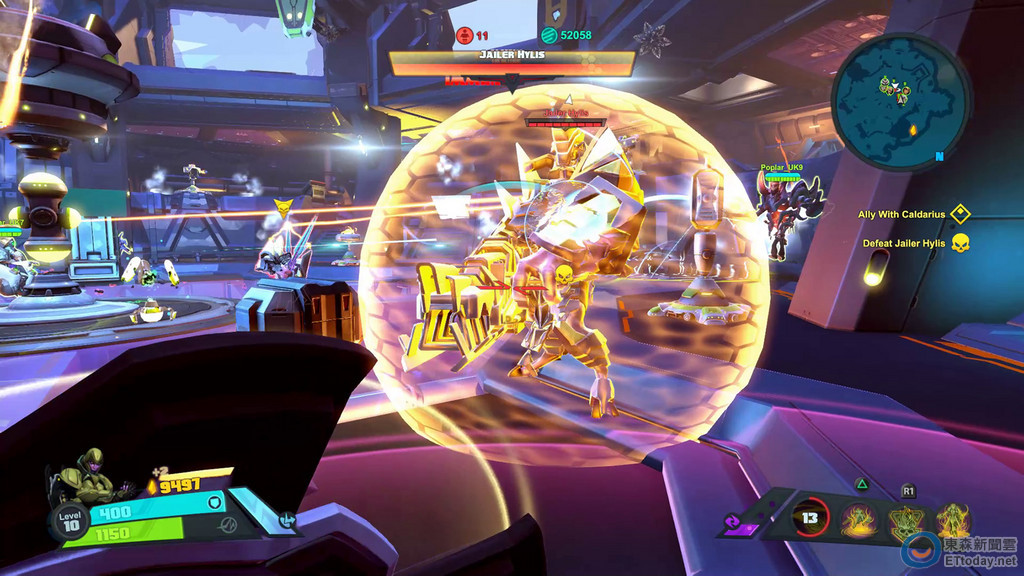
Task: Click the red lives icon showing 11
Action: (x=464, y=35)
